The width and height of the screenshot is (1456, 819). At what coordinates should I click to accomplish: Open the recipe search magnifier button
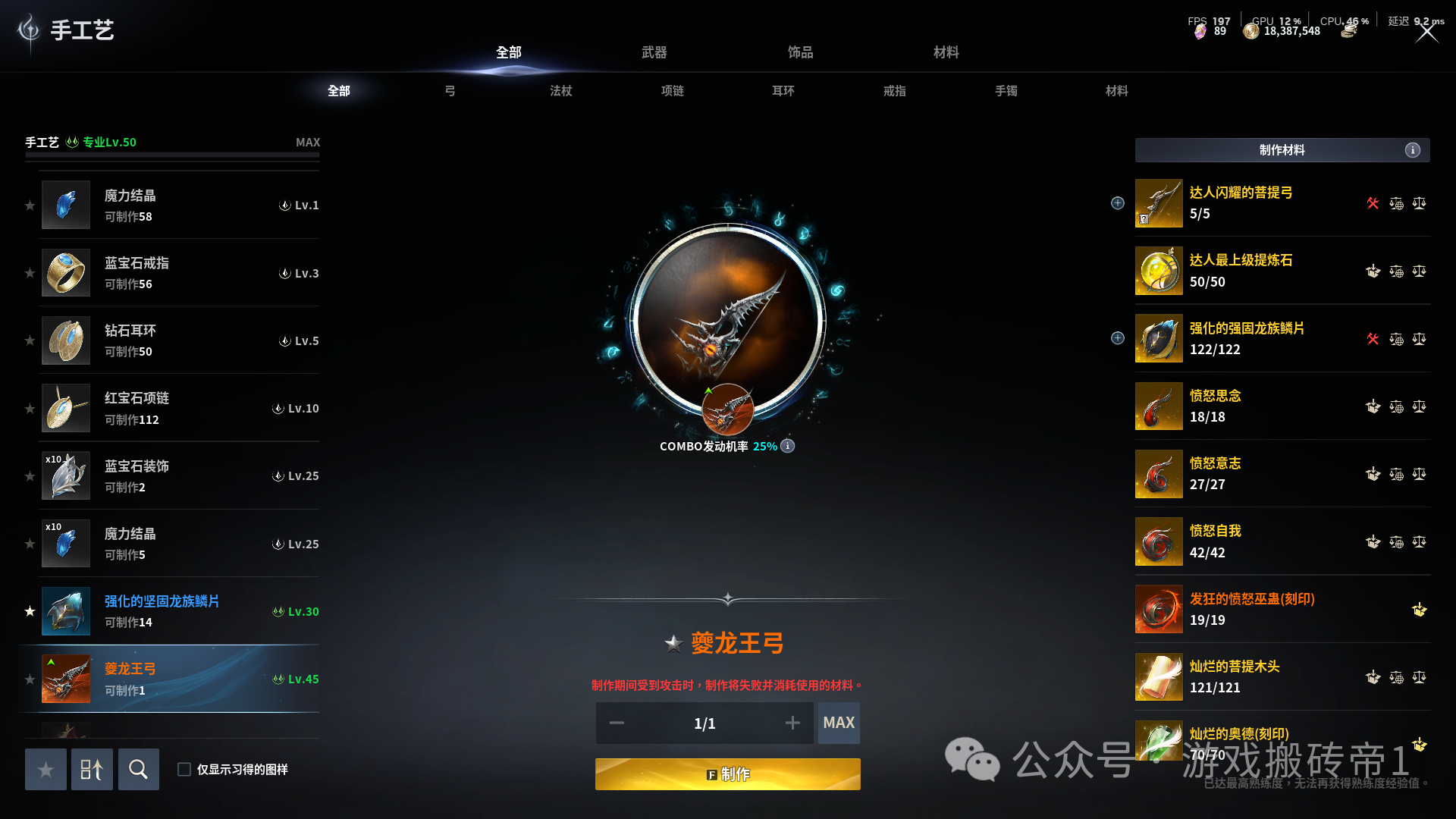pyautogui.click(x=138, y=769)
